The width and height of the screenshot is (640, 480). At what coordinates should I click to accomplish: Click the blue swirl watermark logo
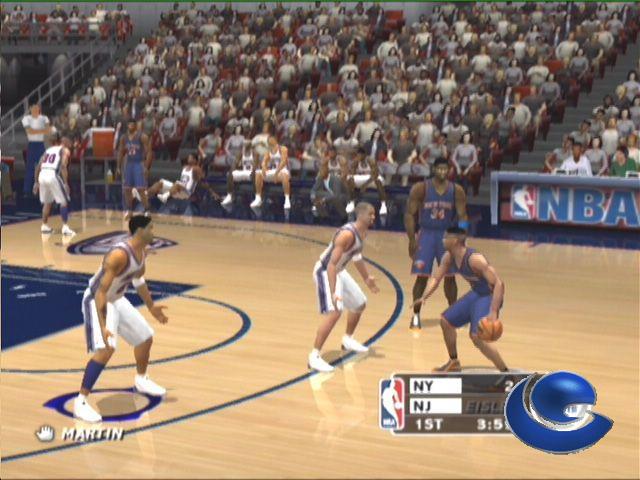click(556, 412)
